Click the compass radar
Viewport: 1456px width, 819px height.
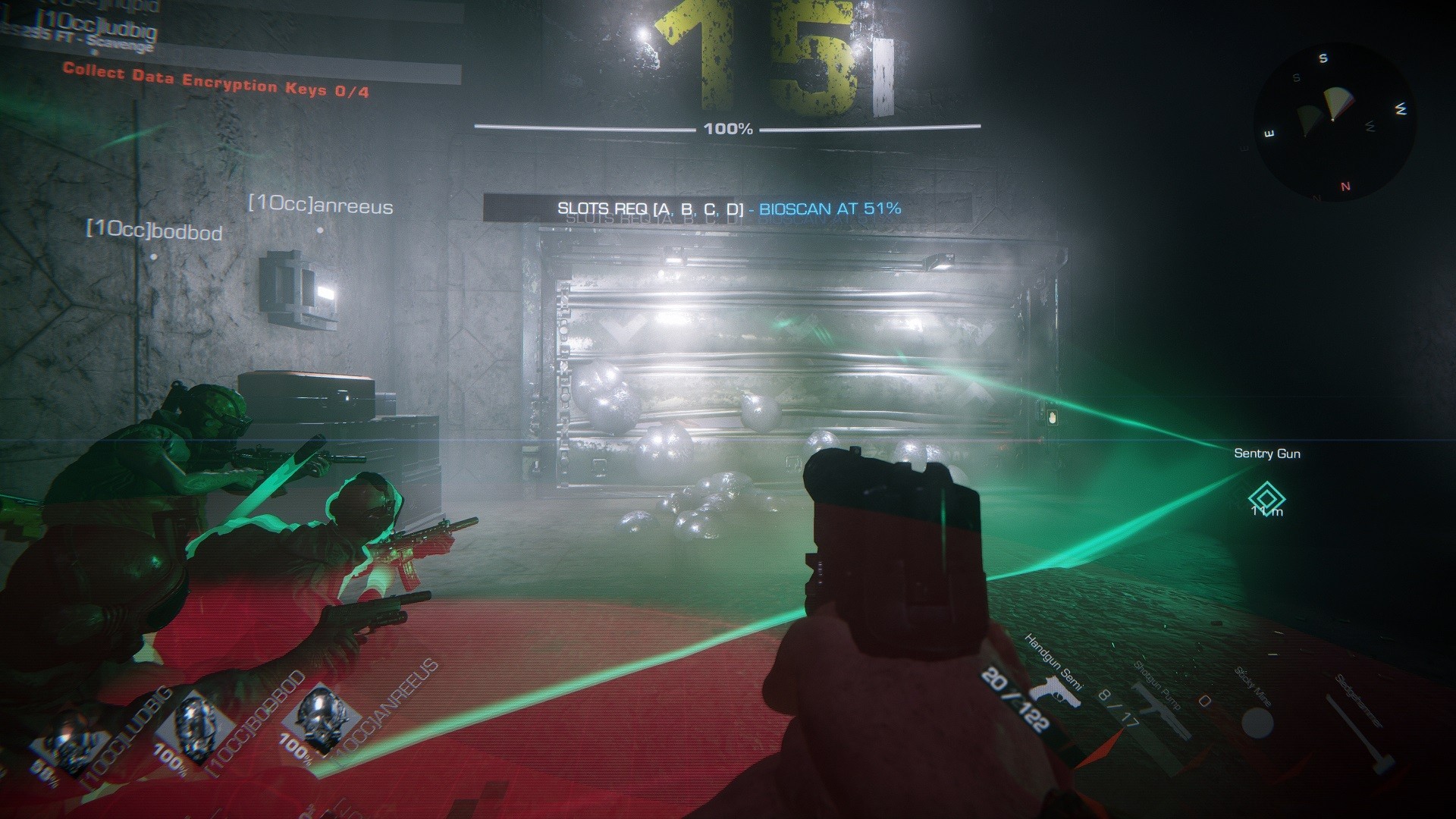tap(1334, 122)
